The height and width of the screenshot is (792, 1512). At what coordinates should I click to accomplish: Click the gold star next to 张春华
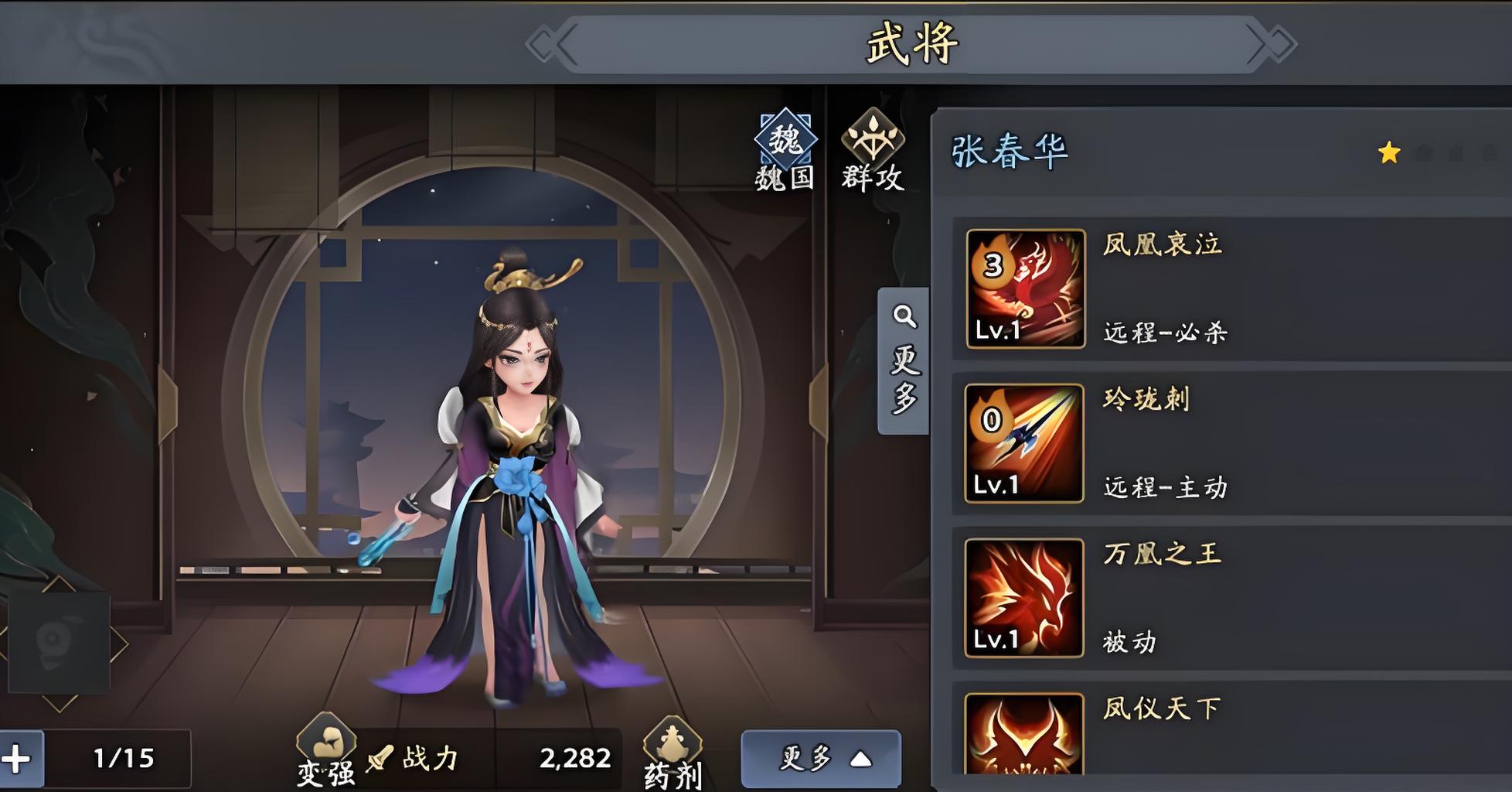tap(1389, 152)
